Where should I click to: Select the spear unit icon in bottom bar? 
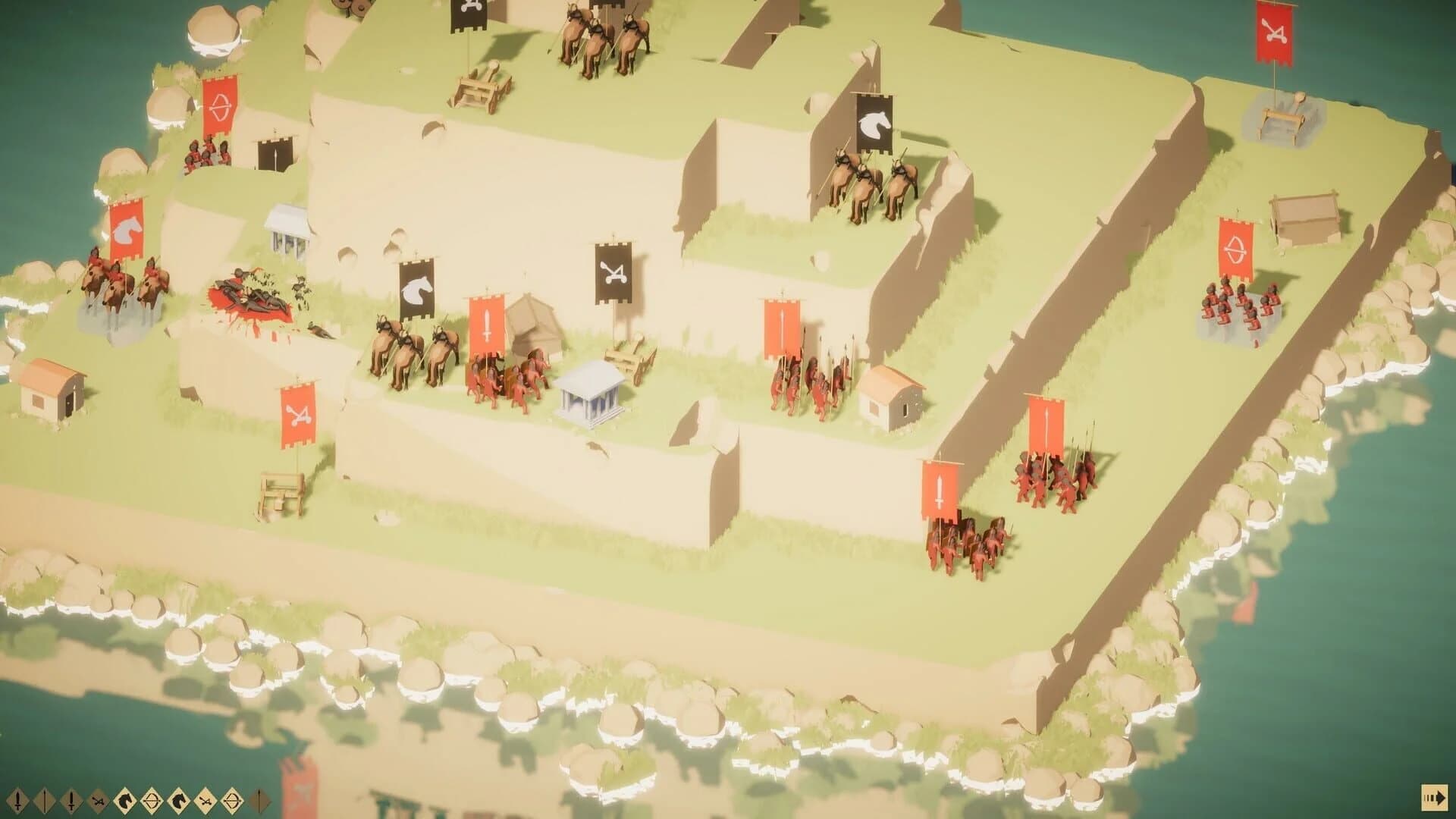pyautogui.click(x=44, y=801)
